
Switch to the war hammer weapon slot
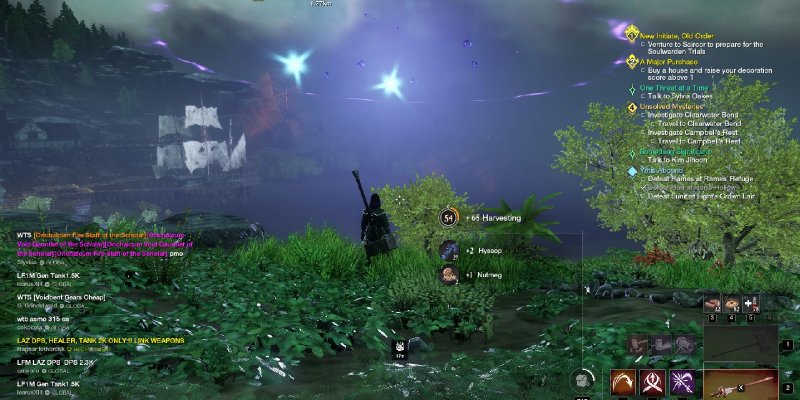pos(741,348)
